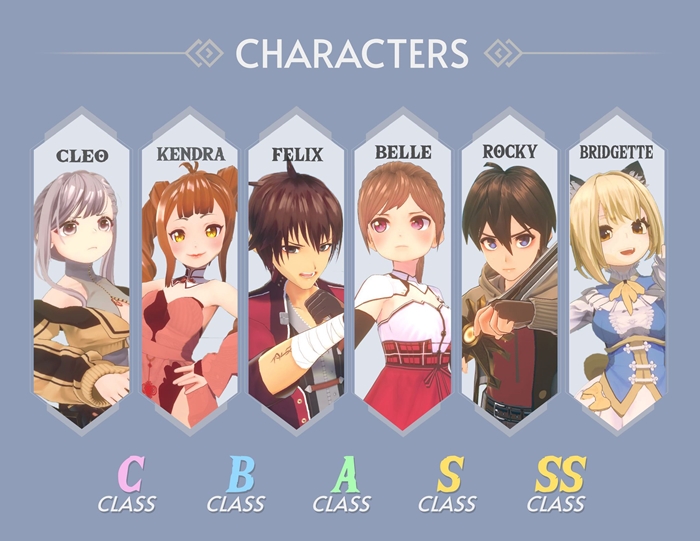The height and width of the screenshot is (541, 700).
Task: Open the A Class rank
Action: (x=342, y=485)
